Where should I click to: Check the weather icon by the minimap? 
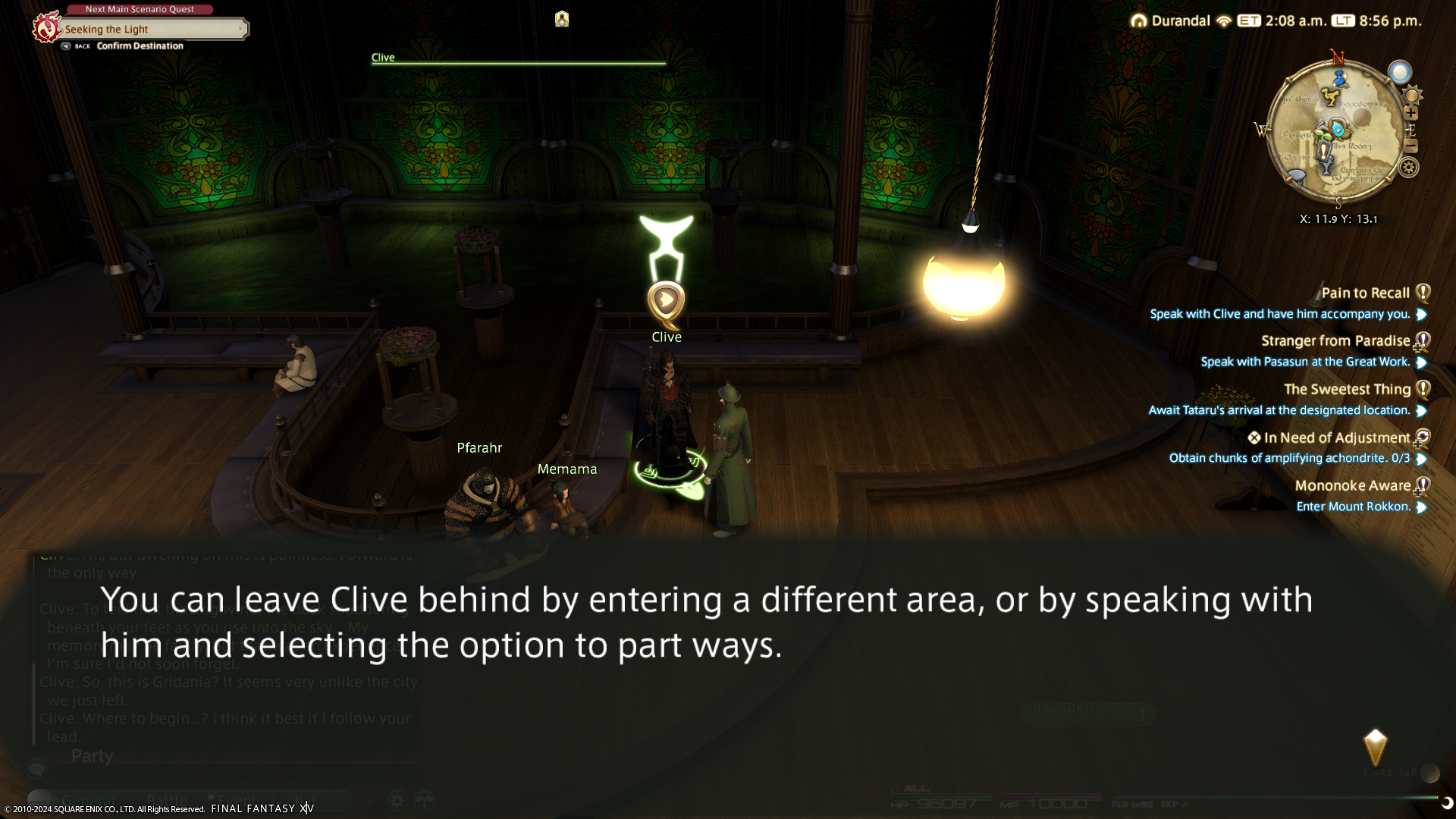(x=1400, y=72)
